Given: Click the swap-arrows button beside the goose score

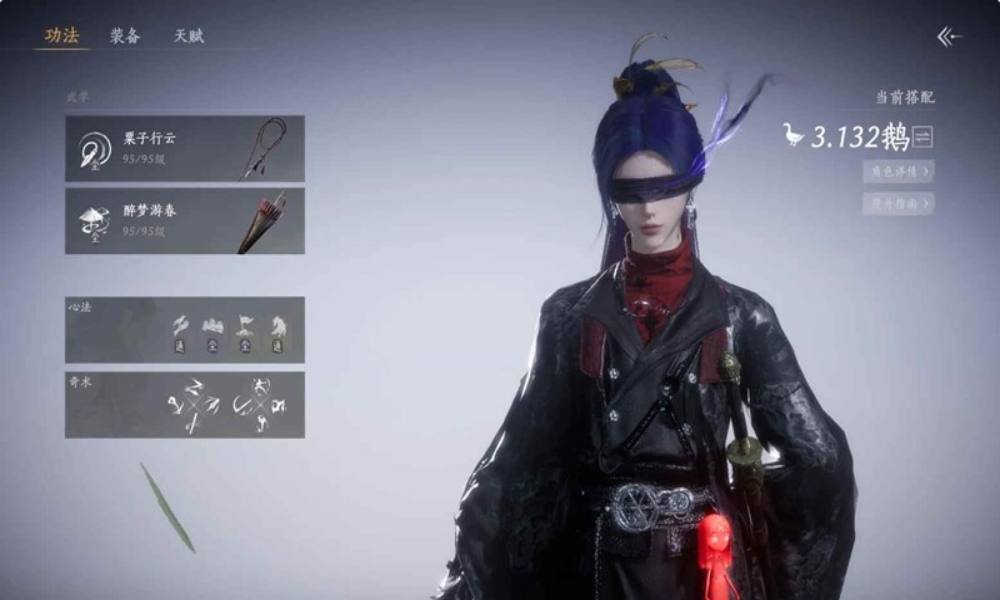Looking at the screenshot, I should click(923, 137).
